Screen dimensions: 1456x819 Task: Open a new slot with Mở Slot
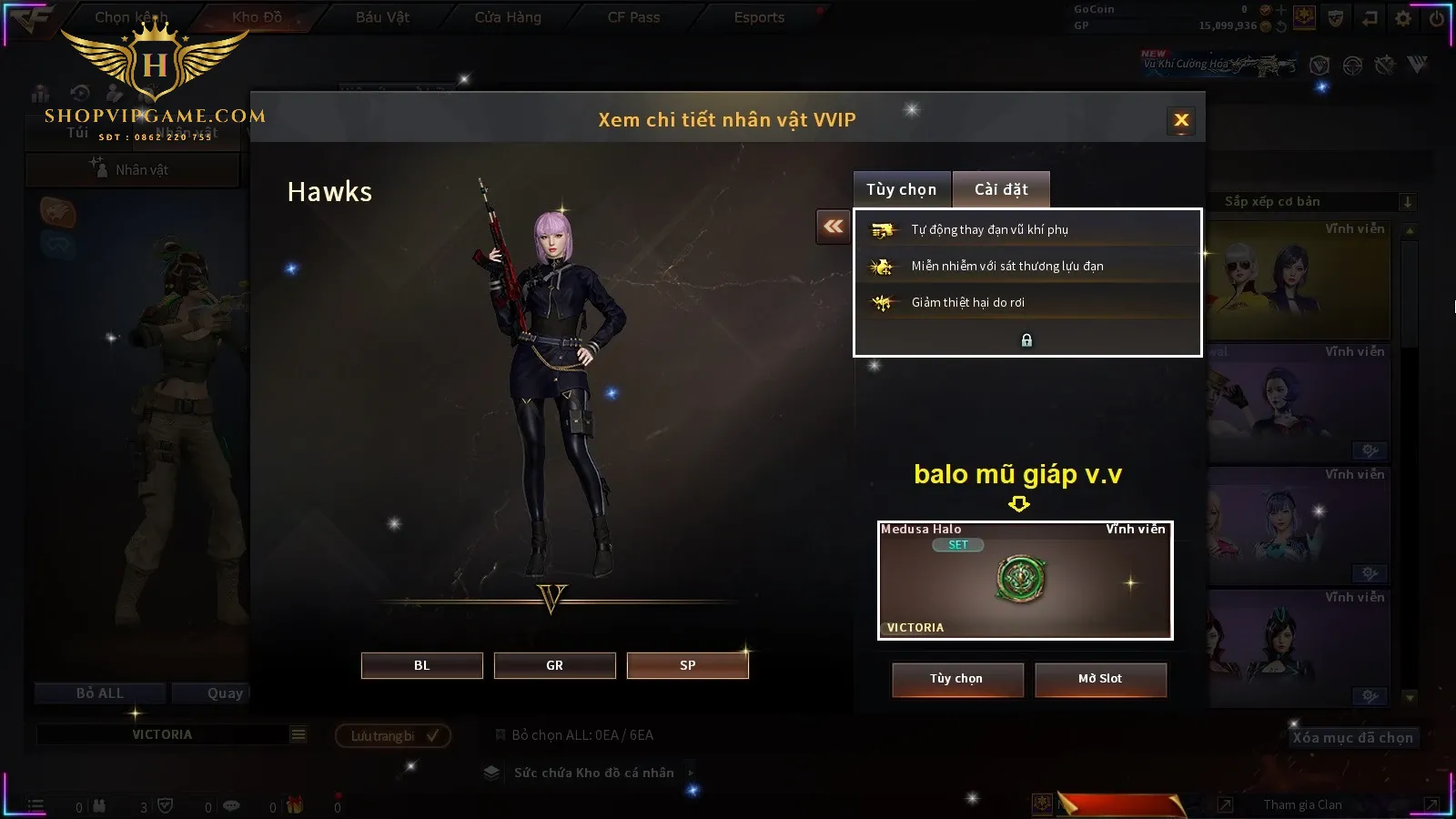pos(1099,679)
